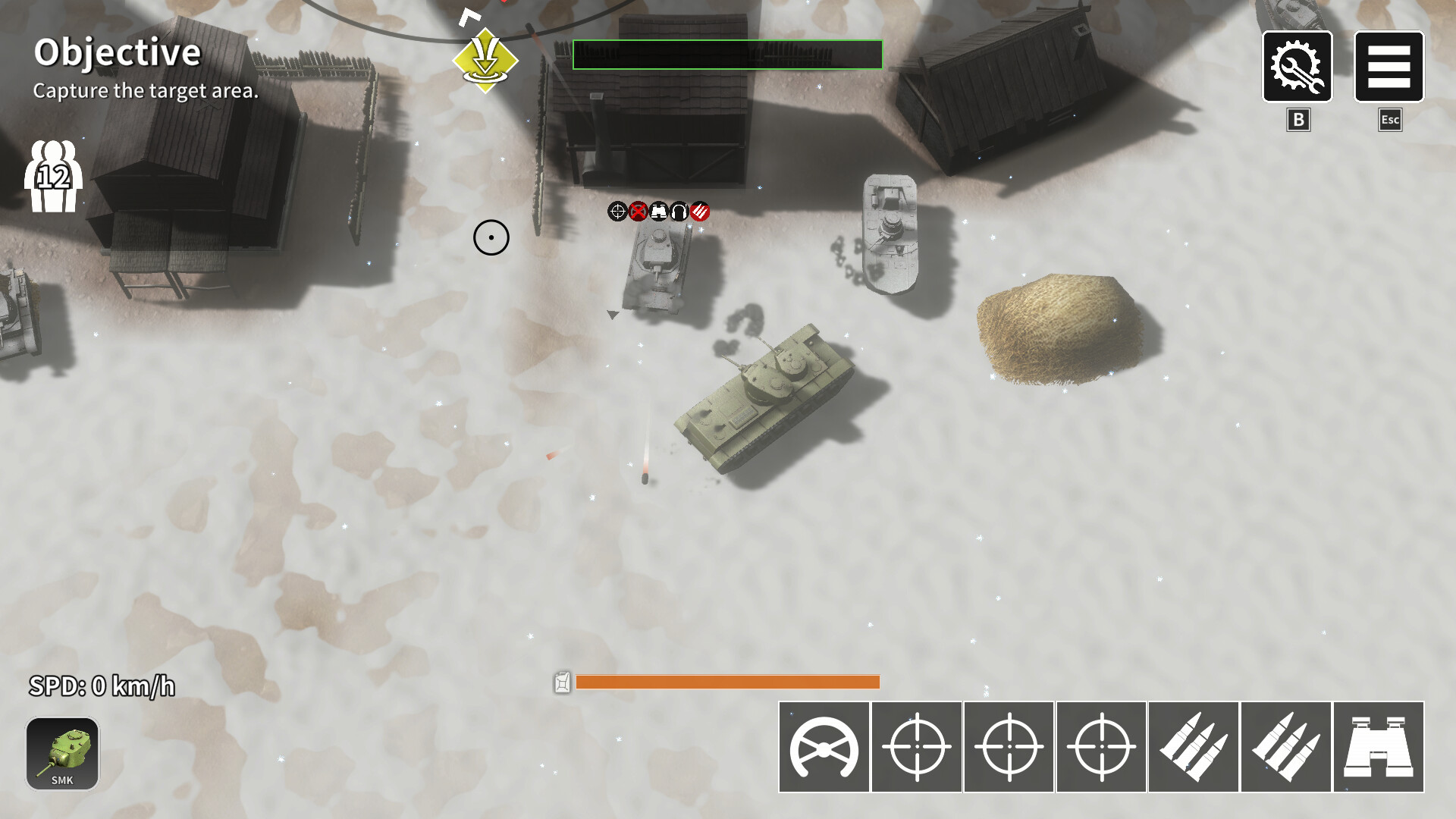This screenshot has height=819, width=1456.
Task: Click the red crossed-out turret status icon
Action: (638, 211)
